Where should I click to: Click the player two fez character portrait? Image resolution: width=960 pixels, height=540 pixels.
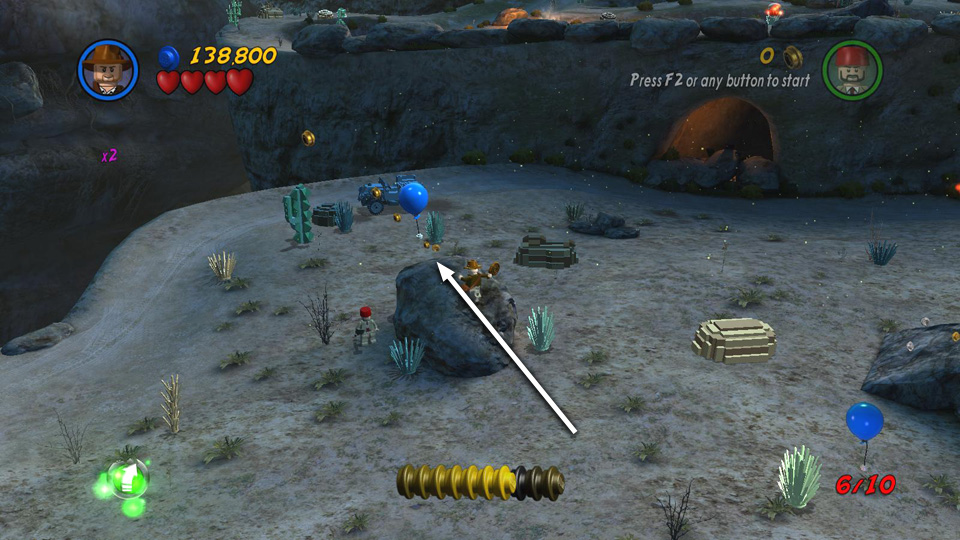852,70
